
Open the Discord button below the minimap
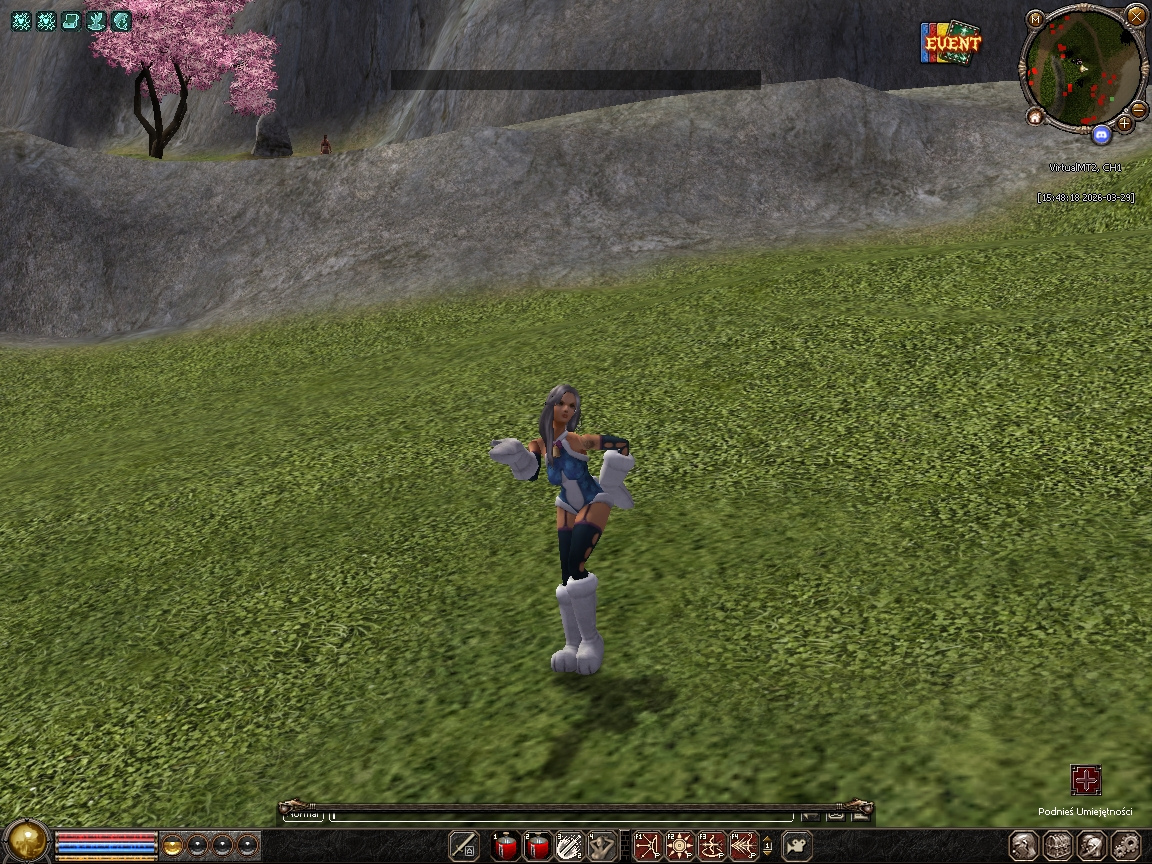pyautogui.click(x=1102, y=134)
